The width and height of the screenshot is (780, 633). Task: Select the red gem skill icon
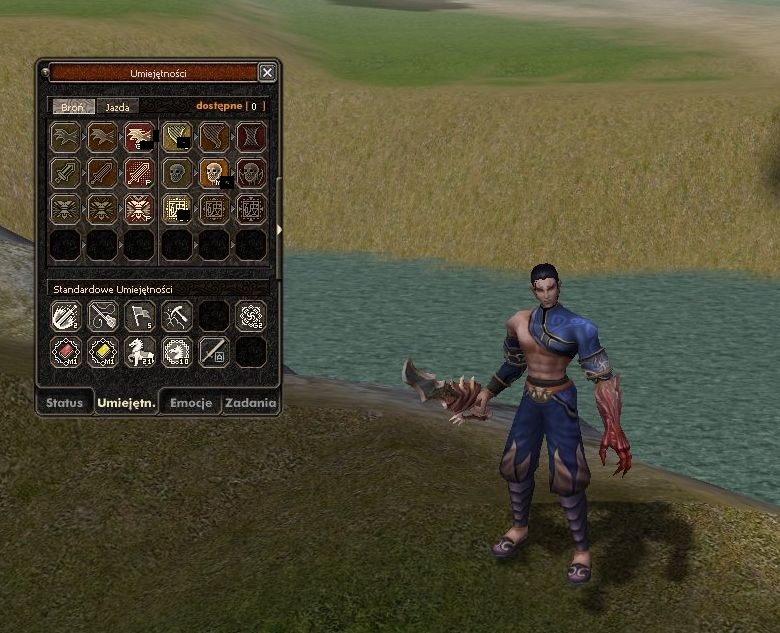point(66,351)
